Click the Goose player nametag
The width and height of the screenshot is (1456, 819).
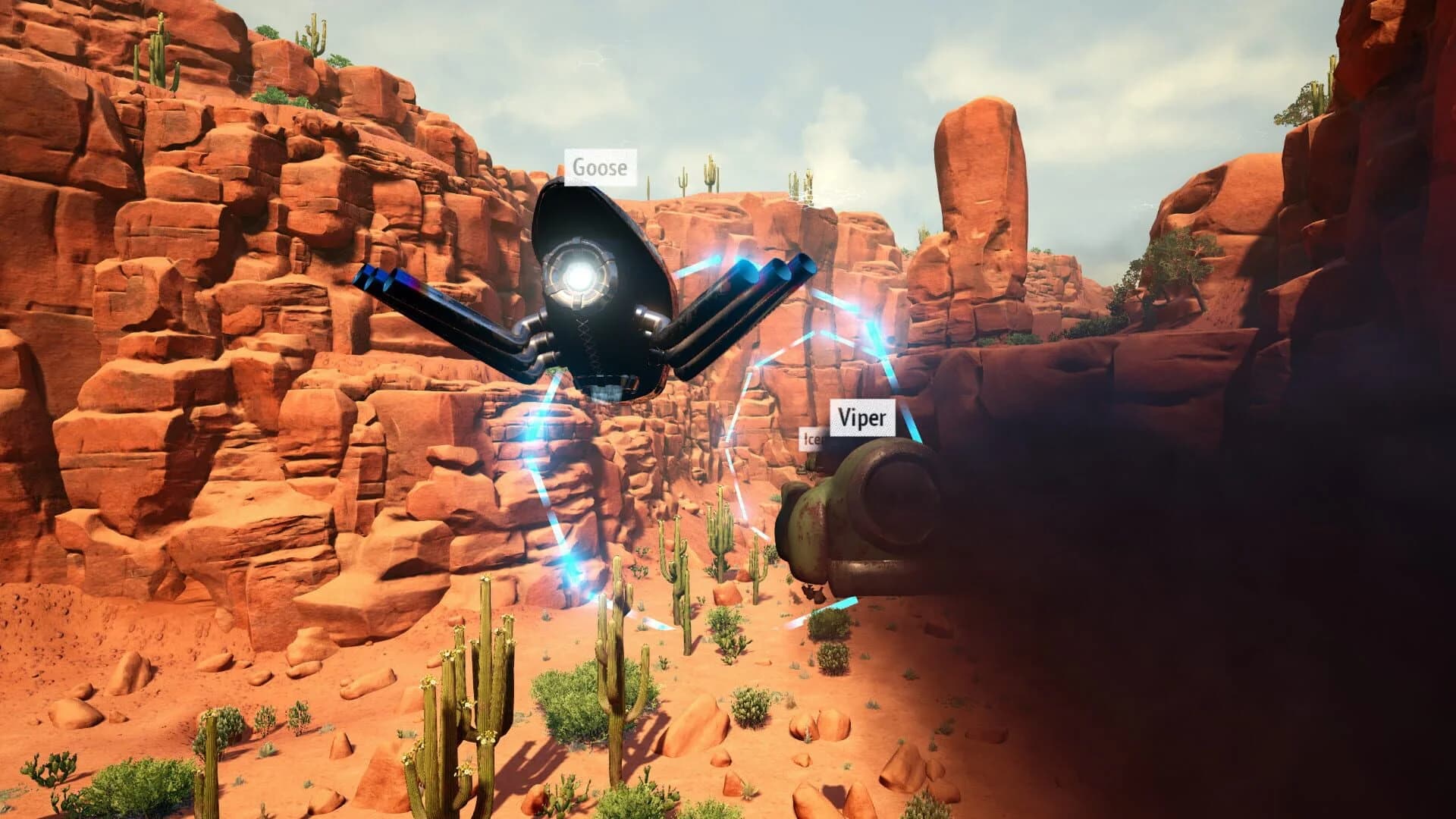(x=600, y=168)
